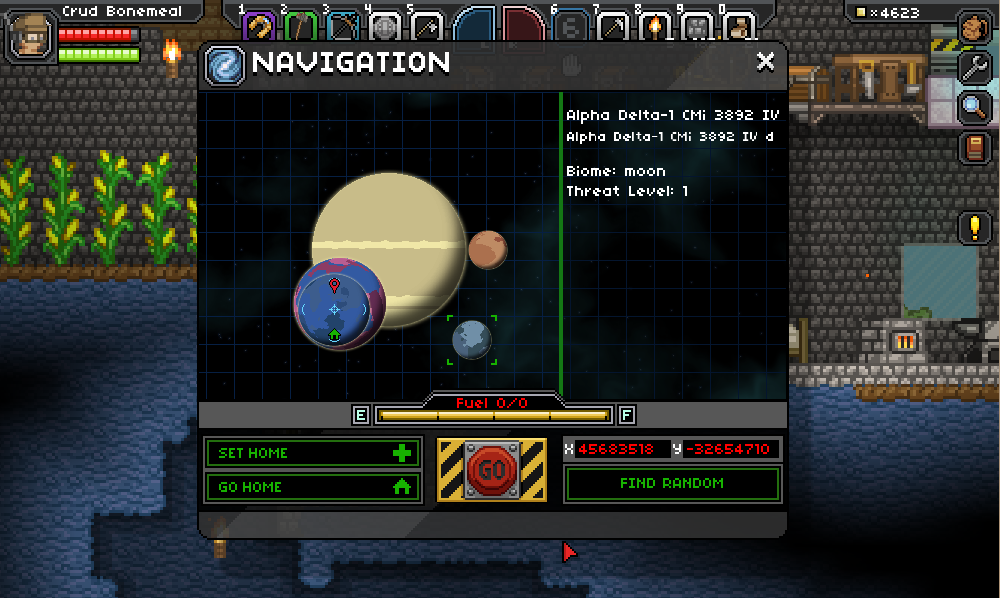Open the yellow exclamation quest icon
The image size is (1000, 598).
[x=974, y=227]
